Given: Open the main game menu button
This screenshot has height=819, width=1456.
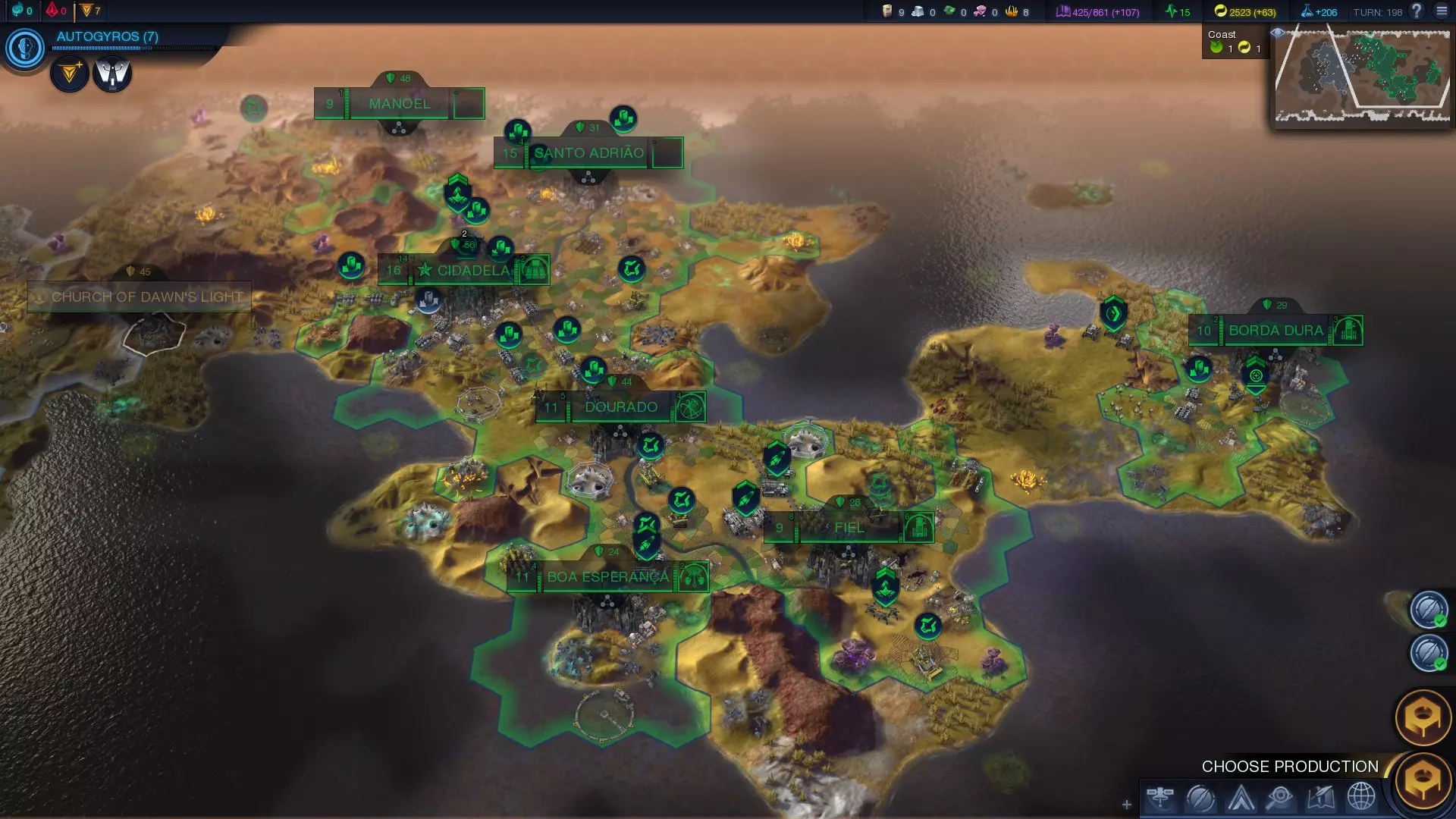Looking at the screenshot, I should (1442, 11).
